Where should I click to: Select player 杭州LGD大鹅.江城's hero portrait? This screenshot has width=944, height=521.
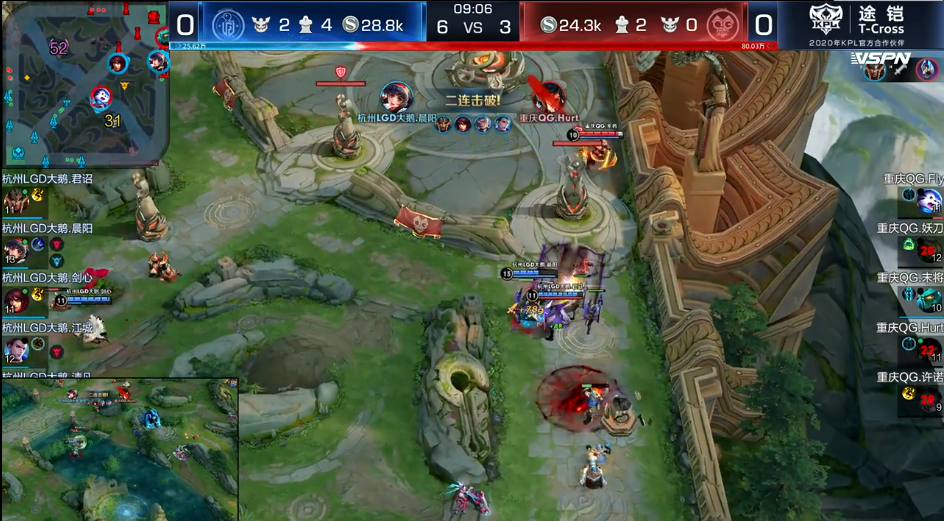click(x=15, y=348)
